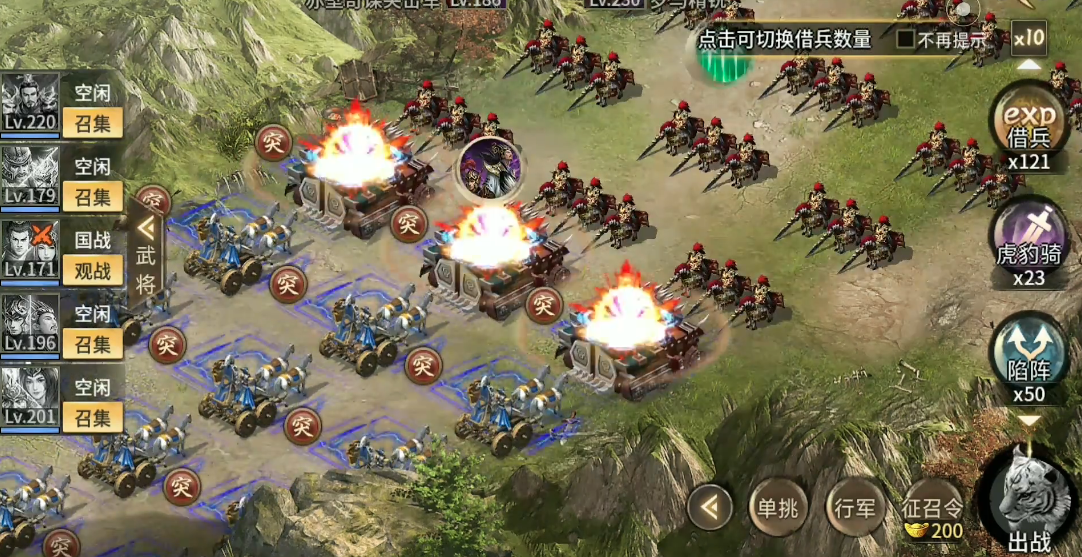Open the 行军 march command
This screenshot has width=1082, height=557.
tap(855, 509)
